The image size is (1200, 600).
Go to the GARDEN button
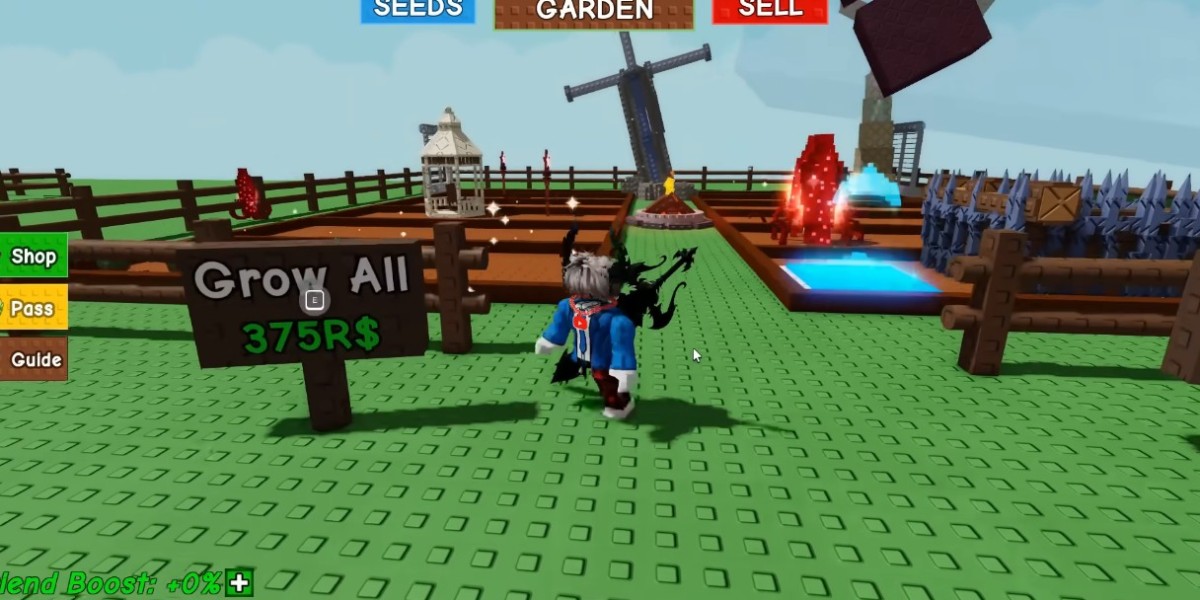coord(593,12)
